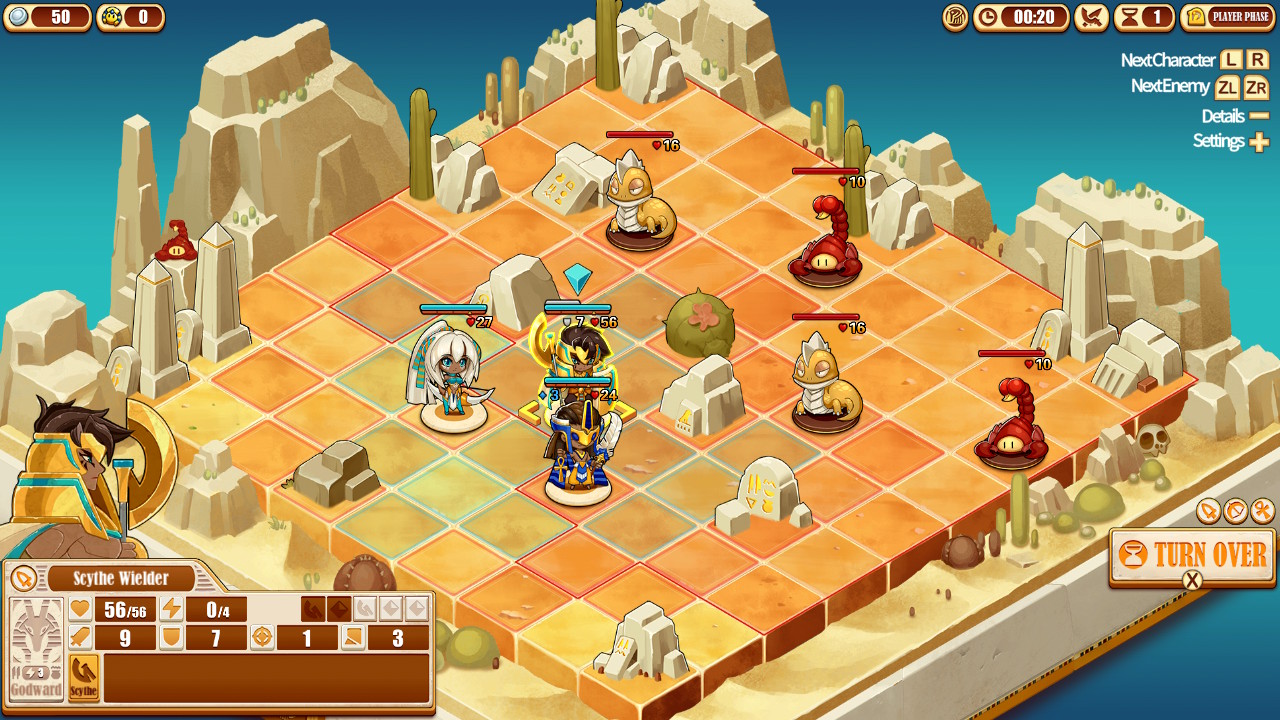Click the movement arrow action icon above Turn Over
The width and height of the screenshot is (1280, 720).
point(1206,512)
